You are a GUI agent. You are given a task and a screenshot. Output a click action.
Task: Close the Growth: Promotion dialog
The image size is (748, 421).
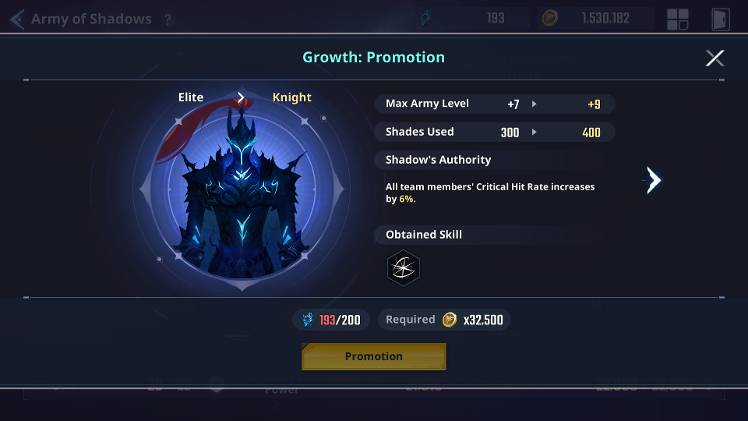pyautogui.click(x=714, y=58)
